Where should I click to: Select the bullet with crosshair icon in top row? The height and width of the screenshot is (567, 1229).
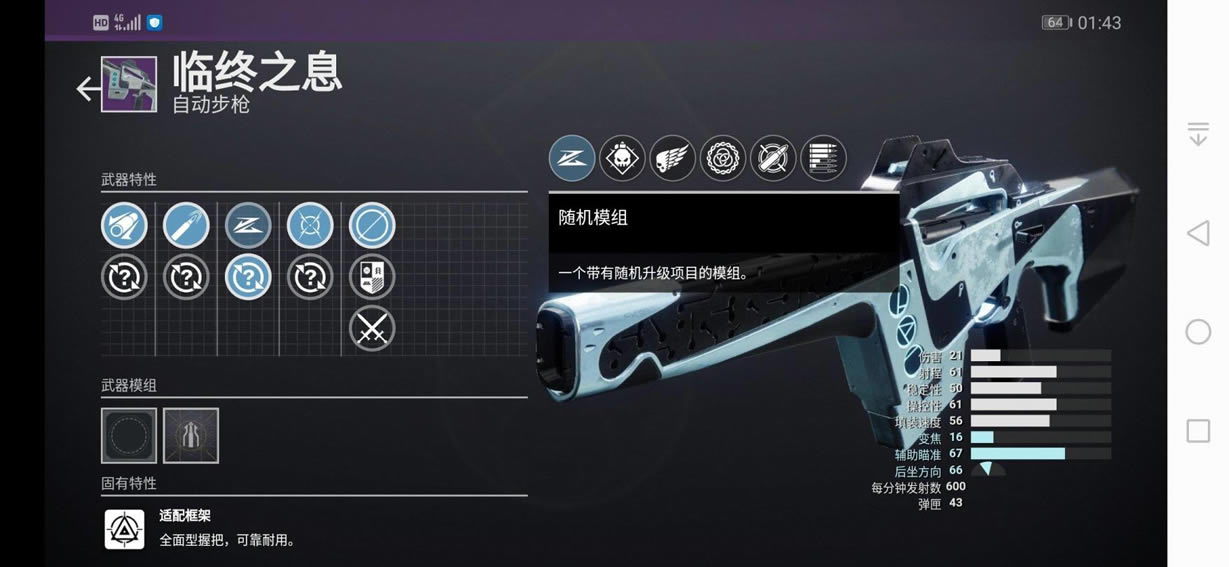(x=773, y=158)
